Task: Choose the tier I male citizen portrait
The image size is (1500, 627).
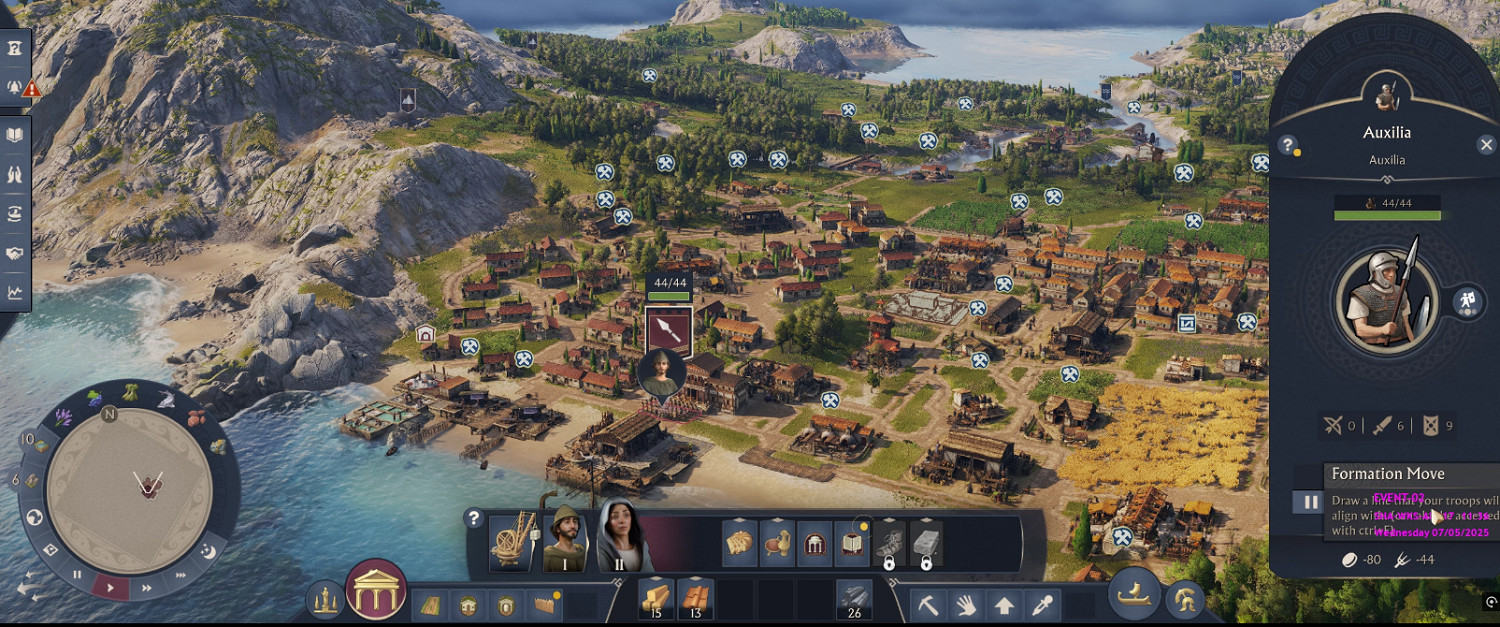Action: [x=565, y=540]
